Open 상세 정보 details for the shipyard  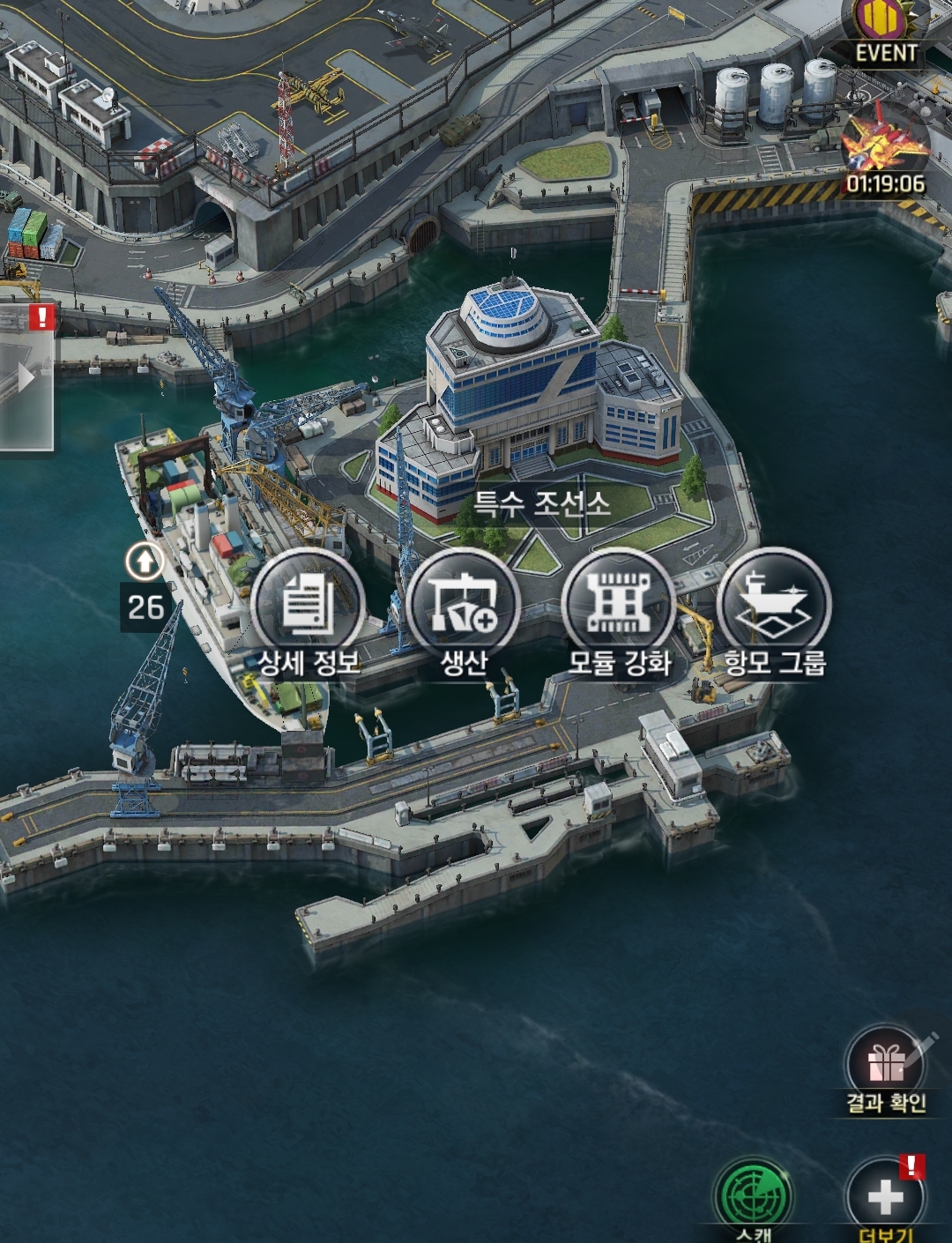(x=308, y=604)
